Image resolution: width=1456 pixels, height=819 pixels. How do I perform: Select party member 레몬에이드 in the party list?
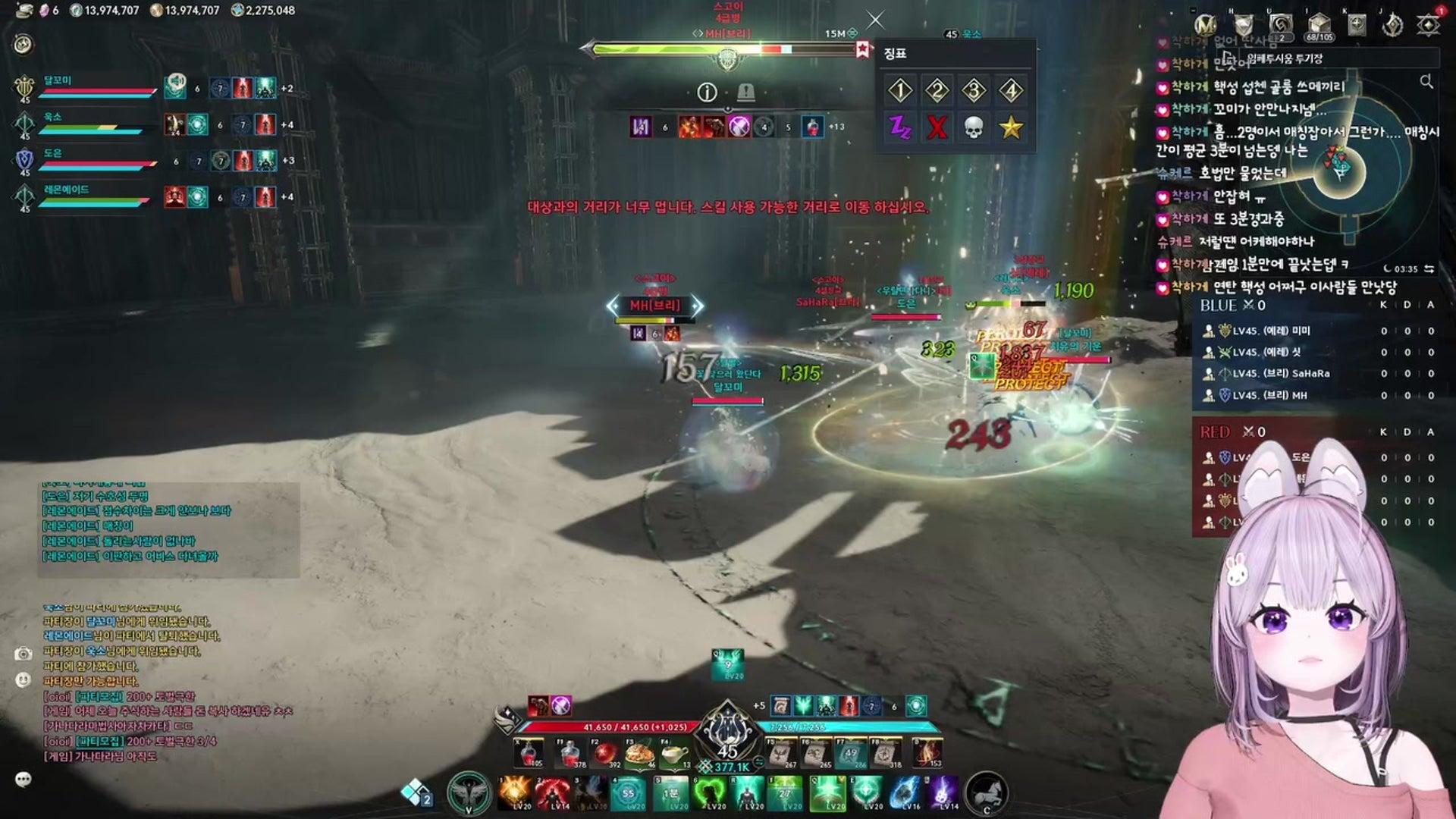pyautogui.click(x=67, y=190)
